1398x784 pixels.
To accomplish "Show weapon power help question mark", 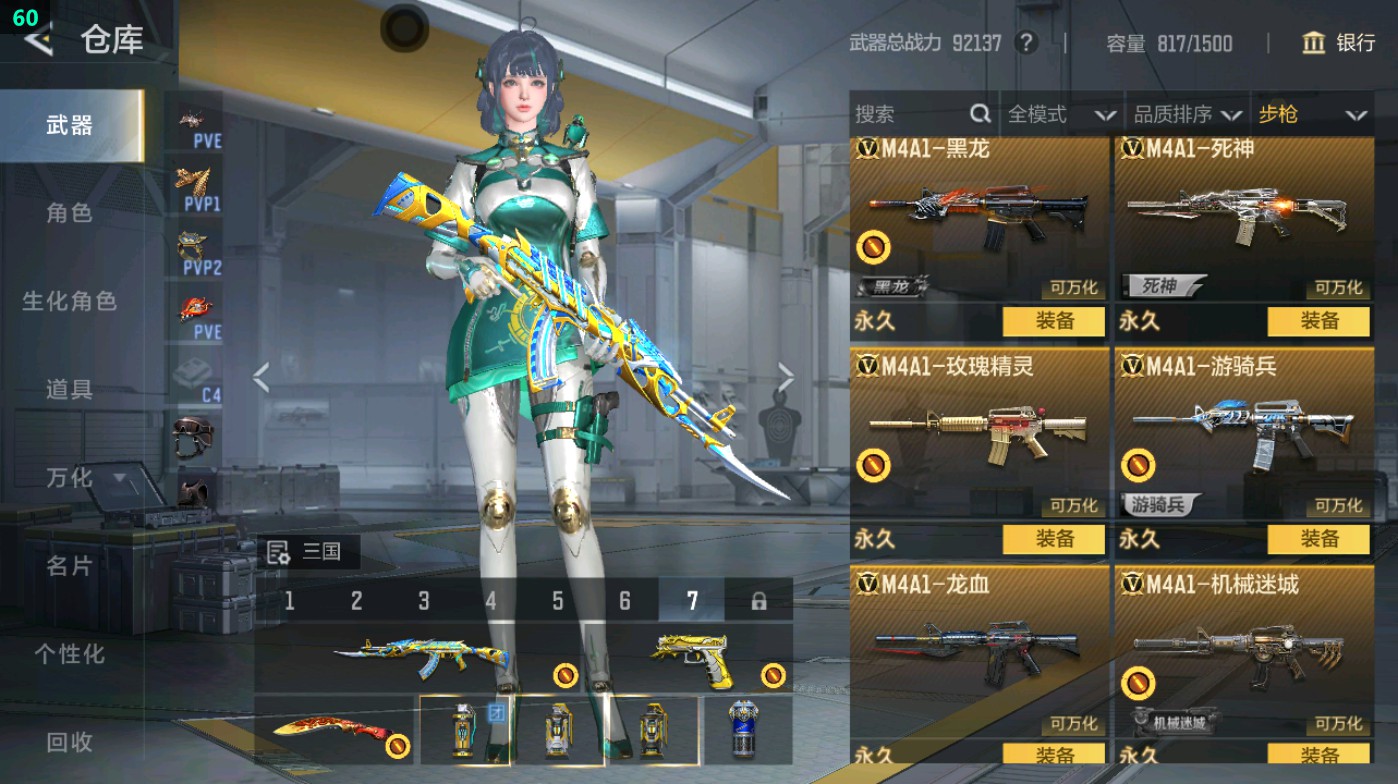I will [1025, 43].
